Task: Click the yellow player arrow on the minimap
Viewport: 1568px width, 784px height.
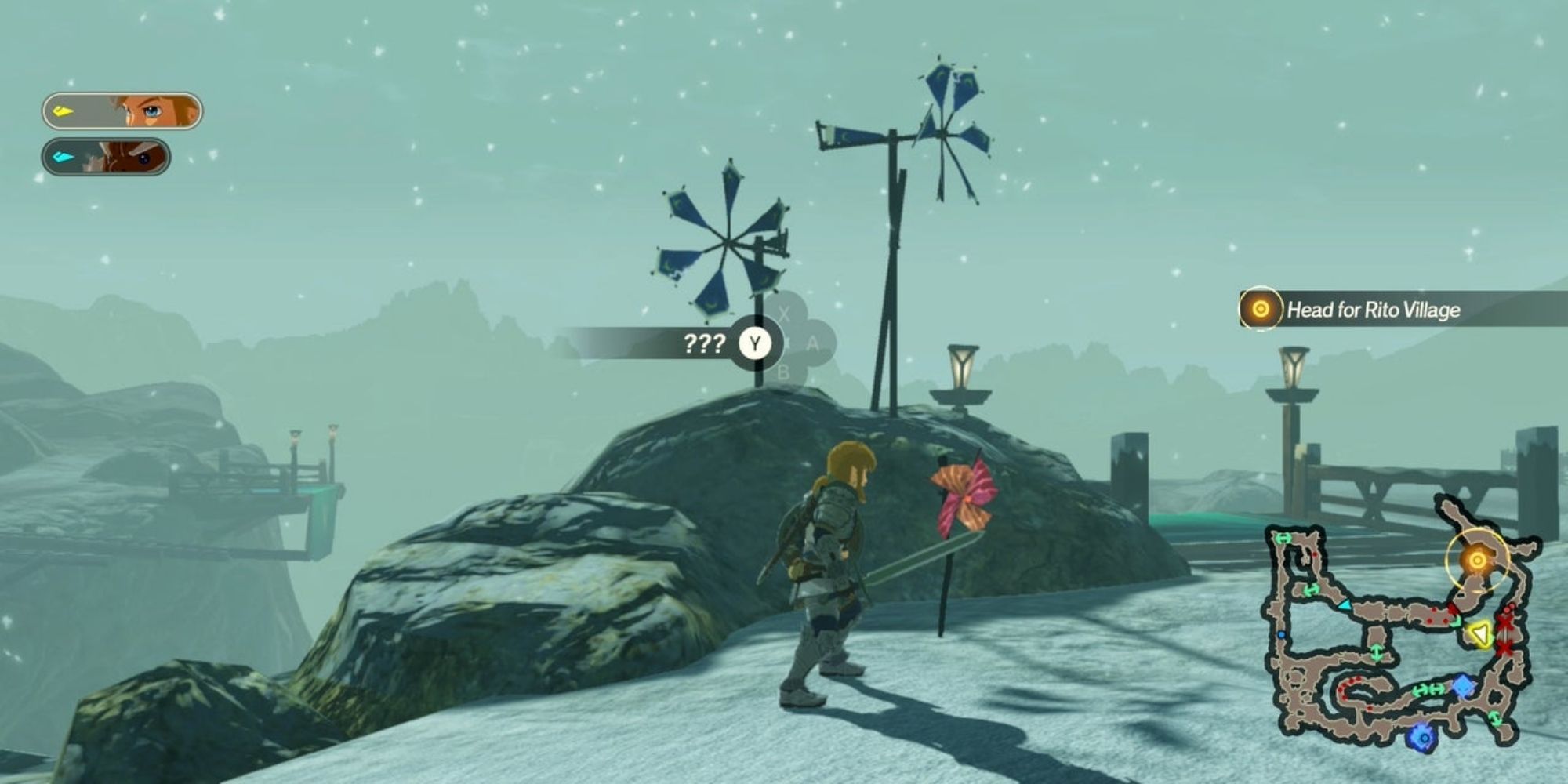Action: click(1480, 633)
